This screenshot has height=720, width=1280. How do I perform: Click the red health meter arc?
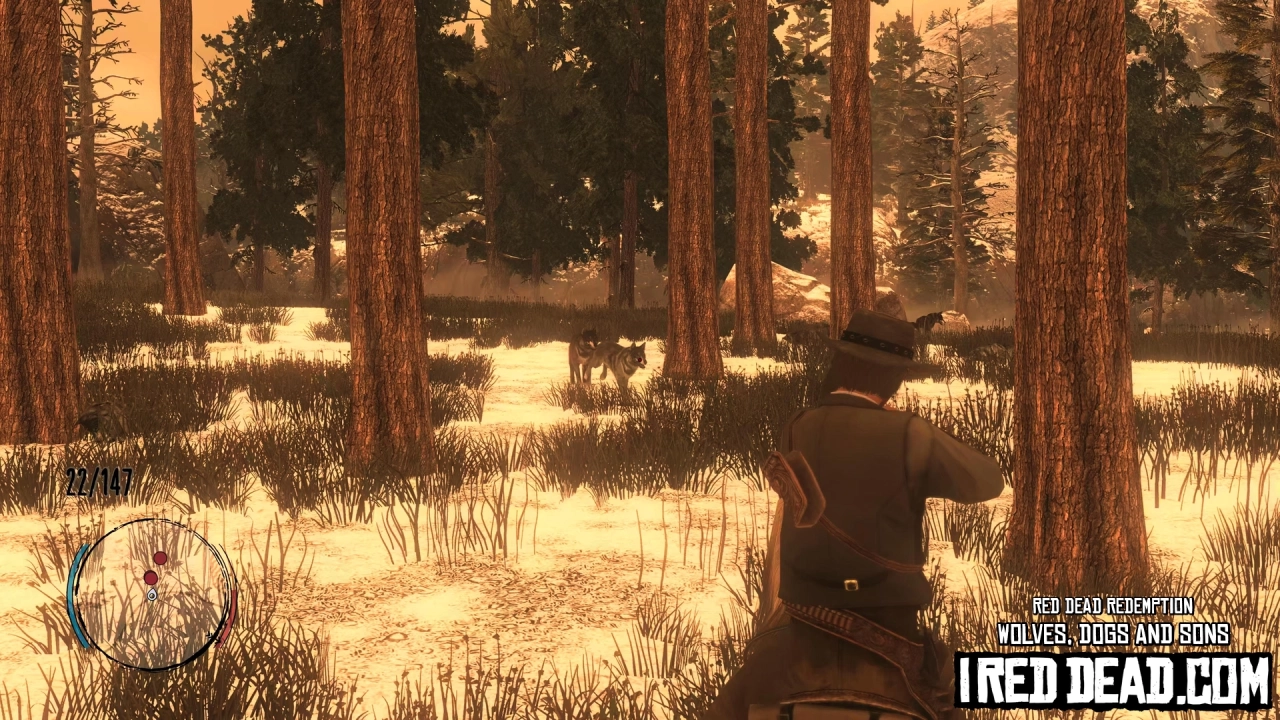pos(230,616)
